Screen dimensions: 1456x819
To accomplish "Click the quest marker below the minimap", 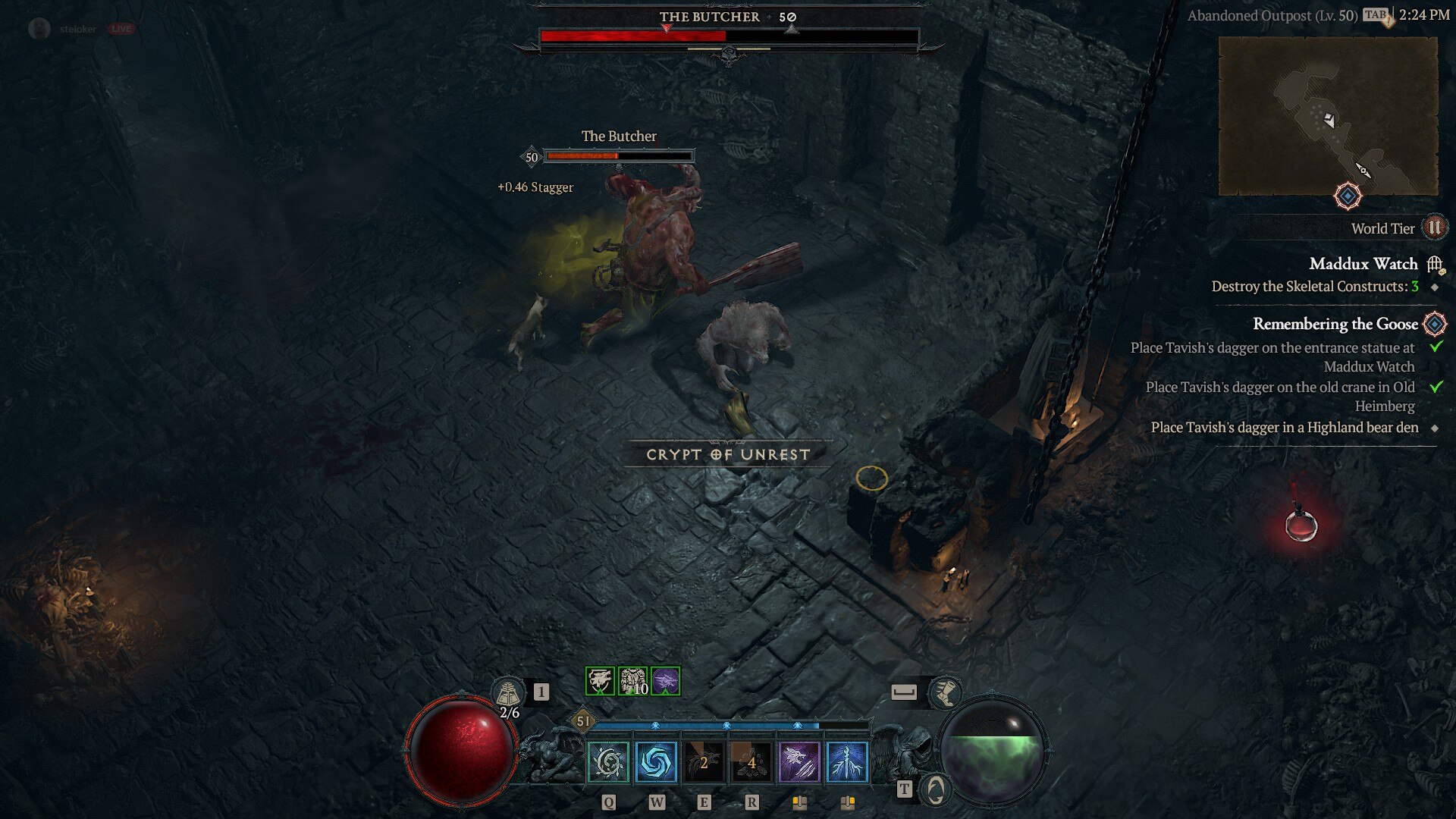I will point(1348,196).
